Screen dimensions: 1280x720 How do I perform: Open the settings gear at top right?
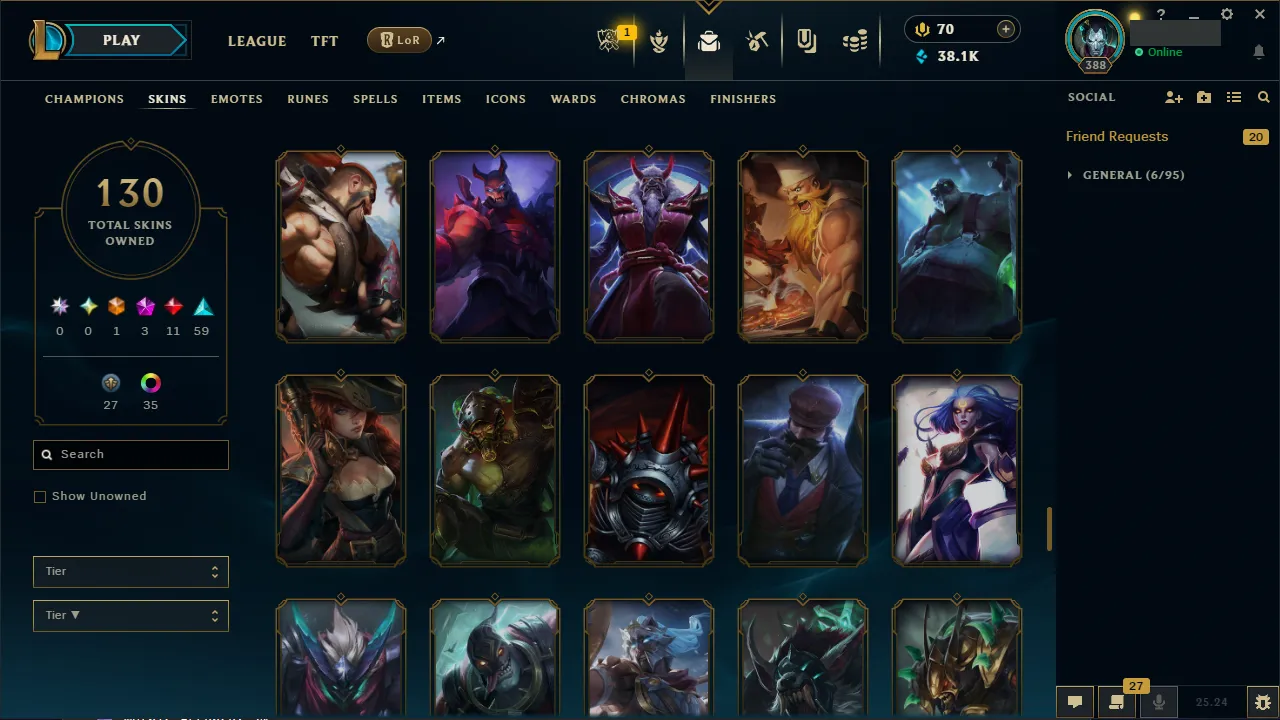click(1227, 14)
